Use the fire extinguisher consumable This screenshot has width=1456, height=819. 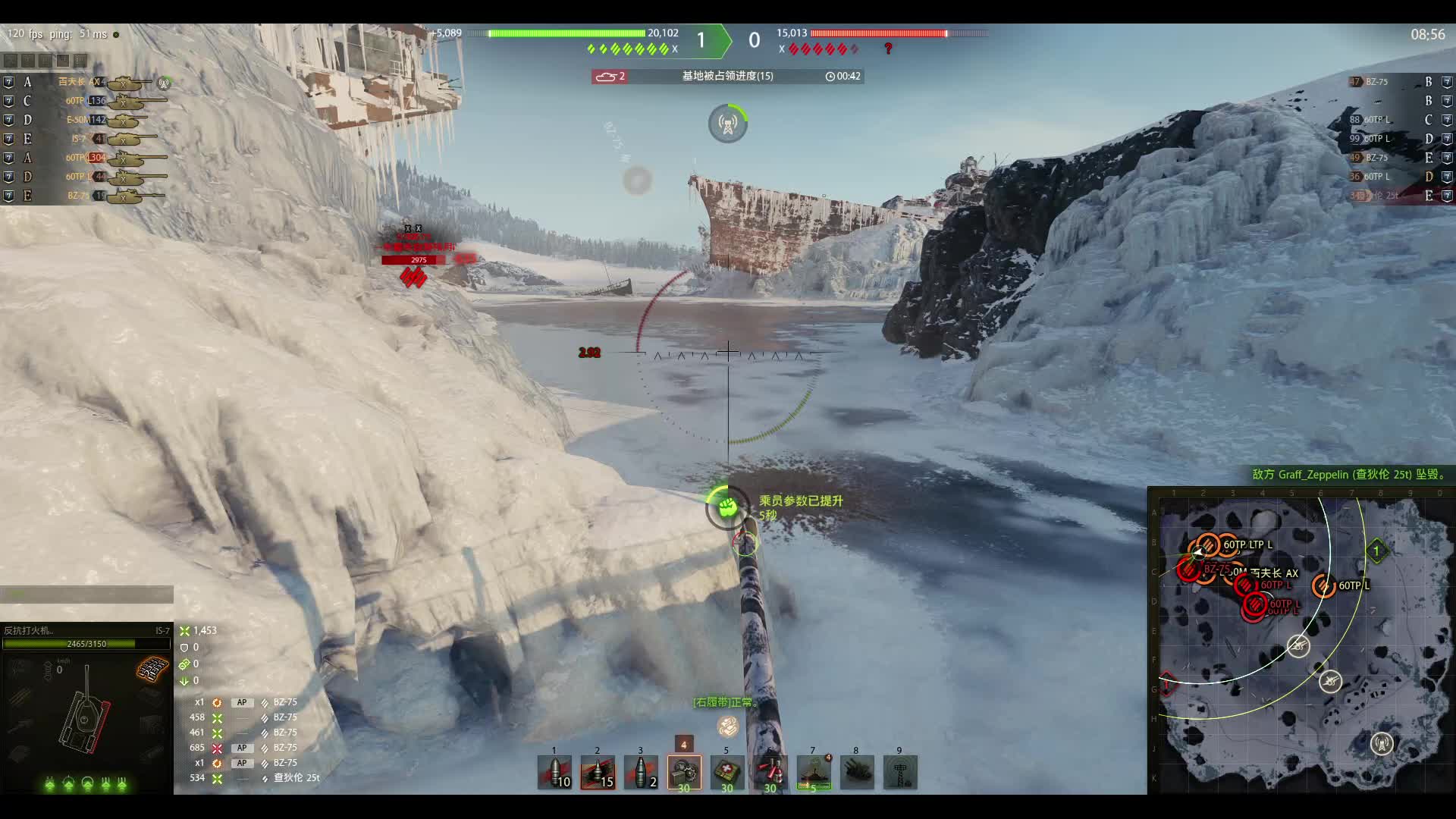770,773
